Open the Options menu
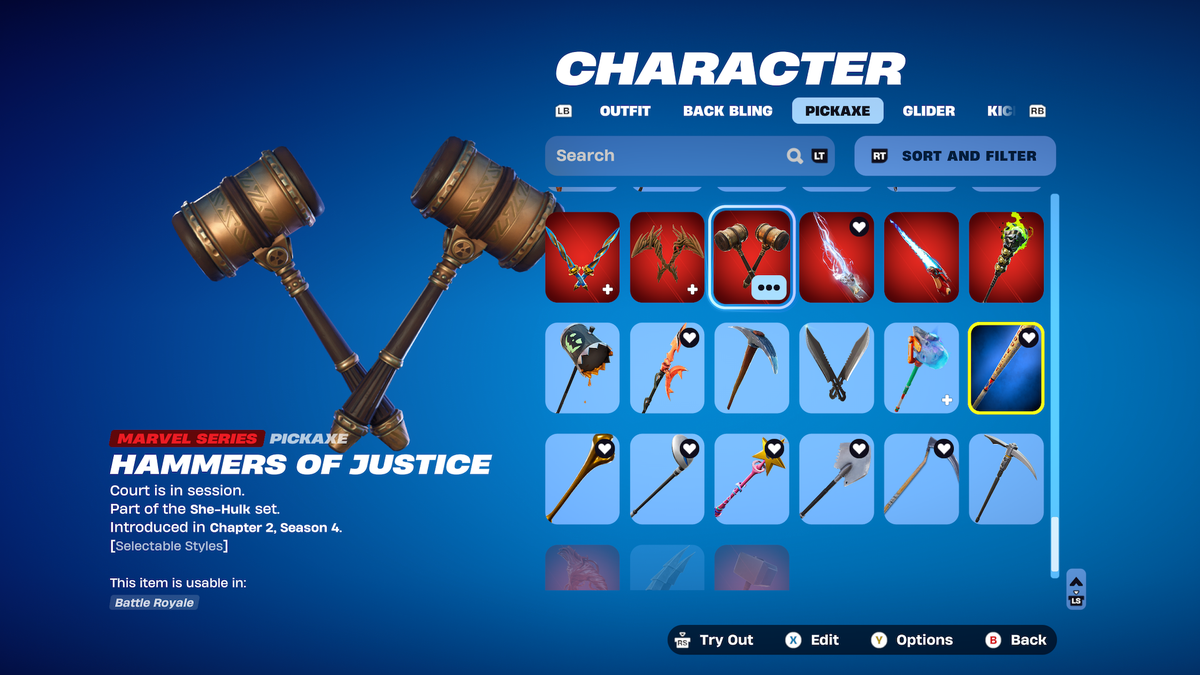Viewport: 1200px width, 675px height. [911, 640]
